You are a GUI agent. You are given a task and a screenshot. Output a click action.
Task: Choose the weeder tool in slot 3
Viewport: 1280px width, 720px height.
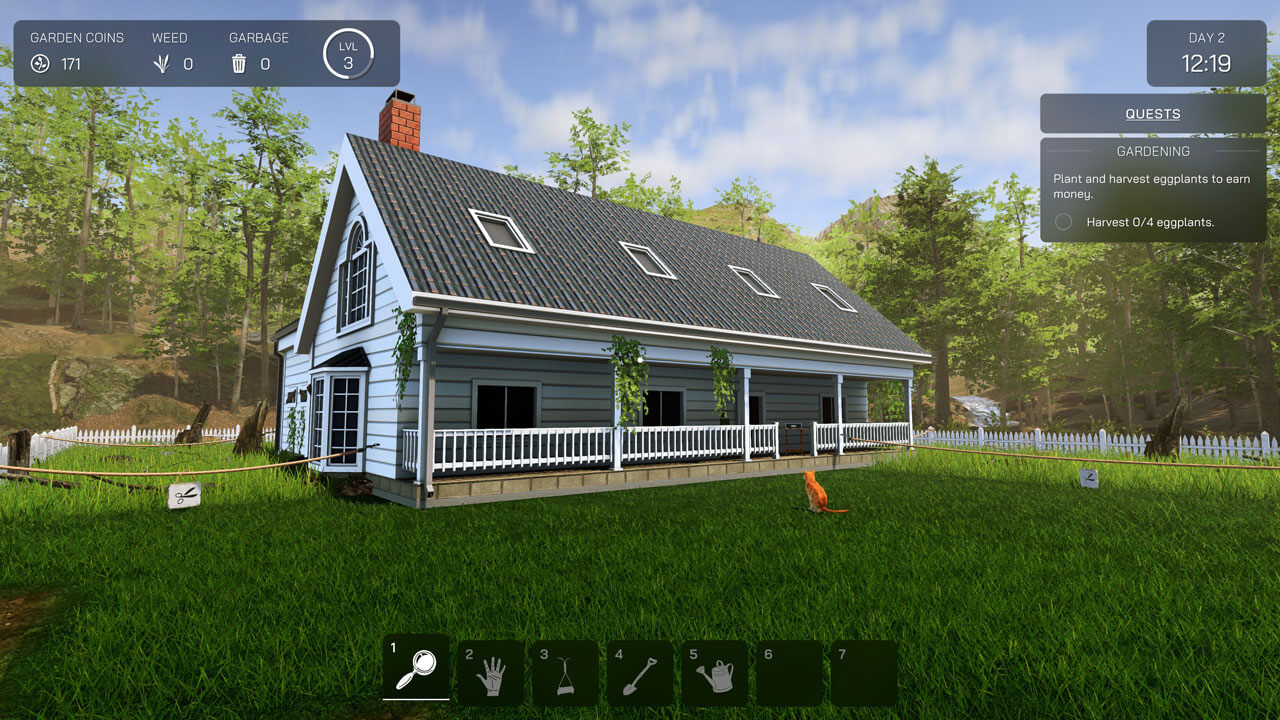click(565, 674)
